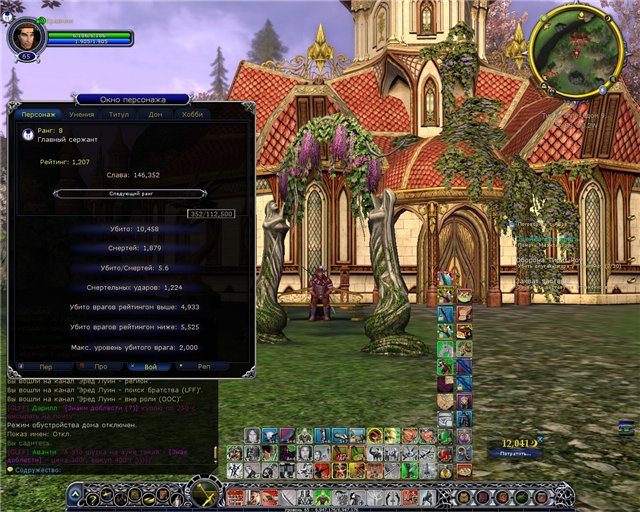Close the character window
The image size is (640, 512).
(248, 106)
